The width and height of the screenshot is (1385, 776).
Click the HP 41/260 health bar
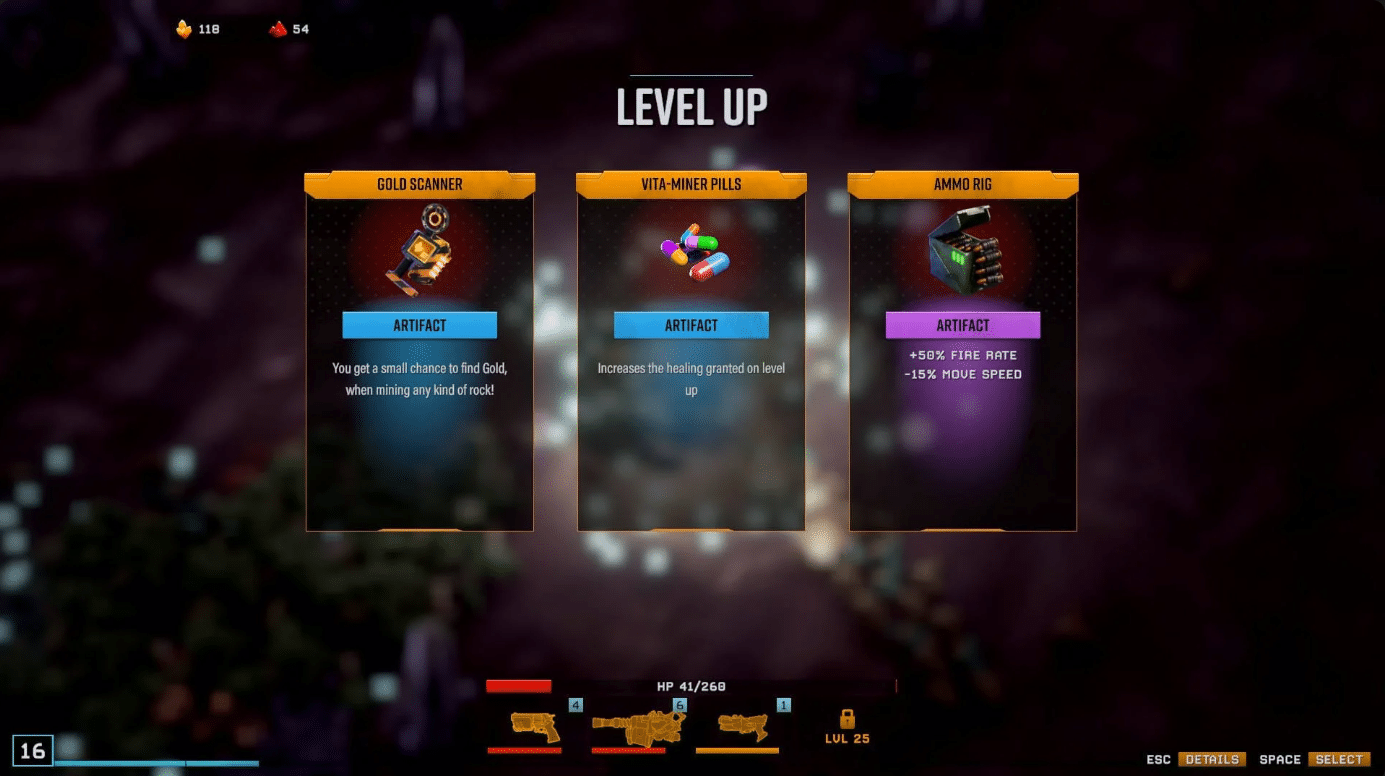coord(690,686)
